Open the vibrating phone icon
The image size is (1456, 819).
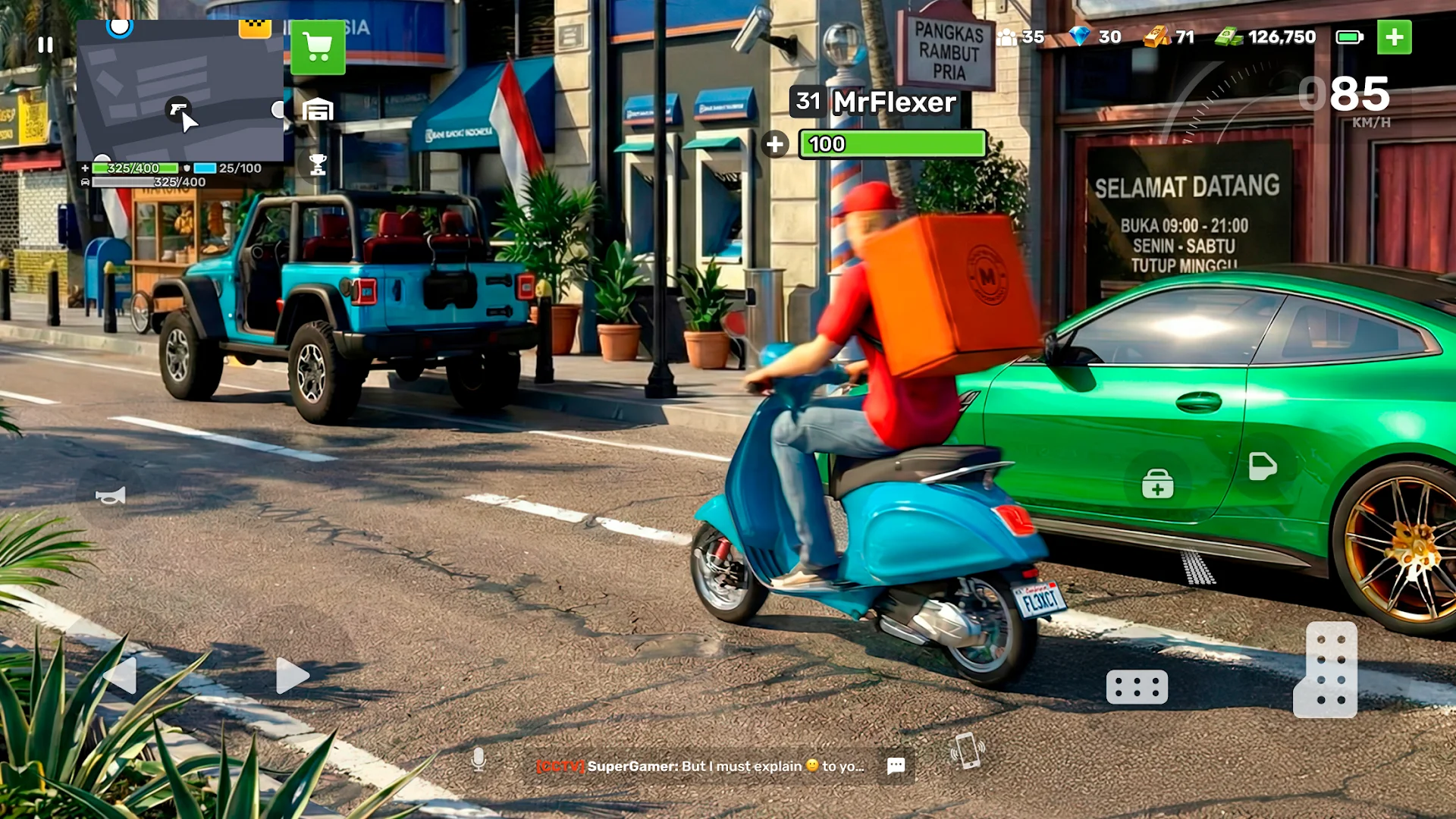968,751
